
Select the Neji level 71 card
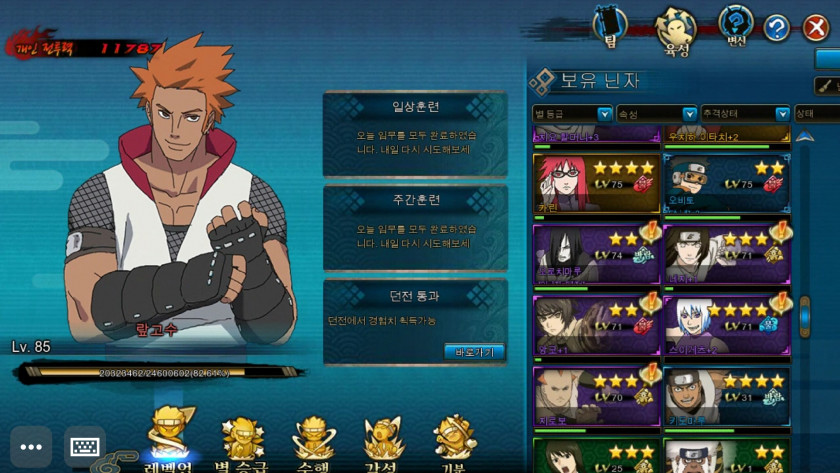726,255
